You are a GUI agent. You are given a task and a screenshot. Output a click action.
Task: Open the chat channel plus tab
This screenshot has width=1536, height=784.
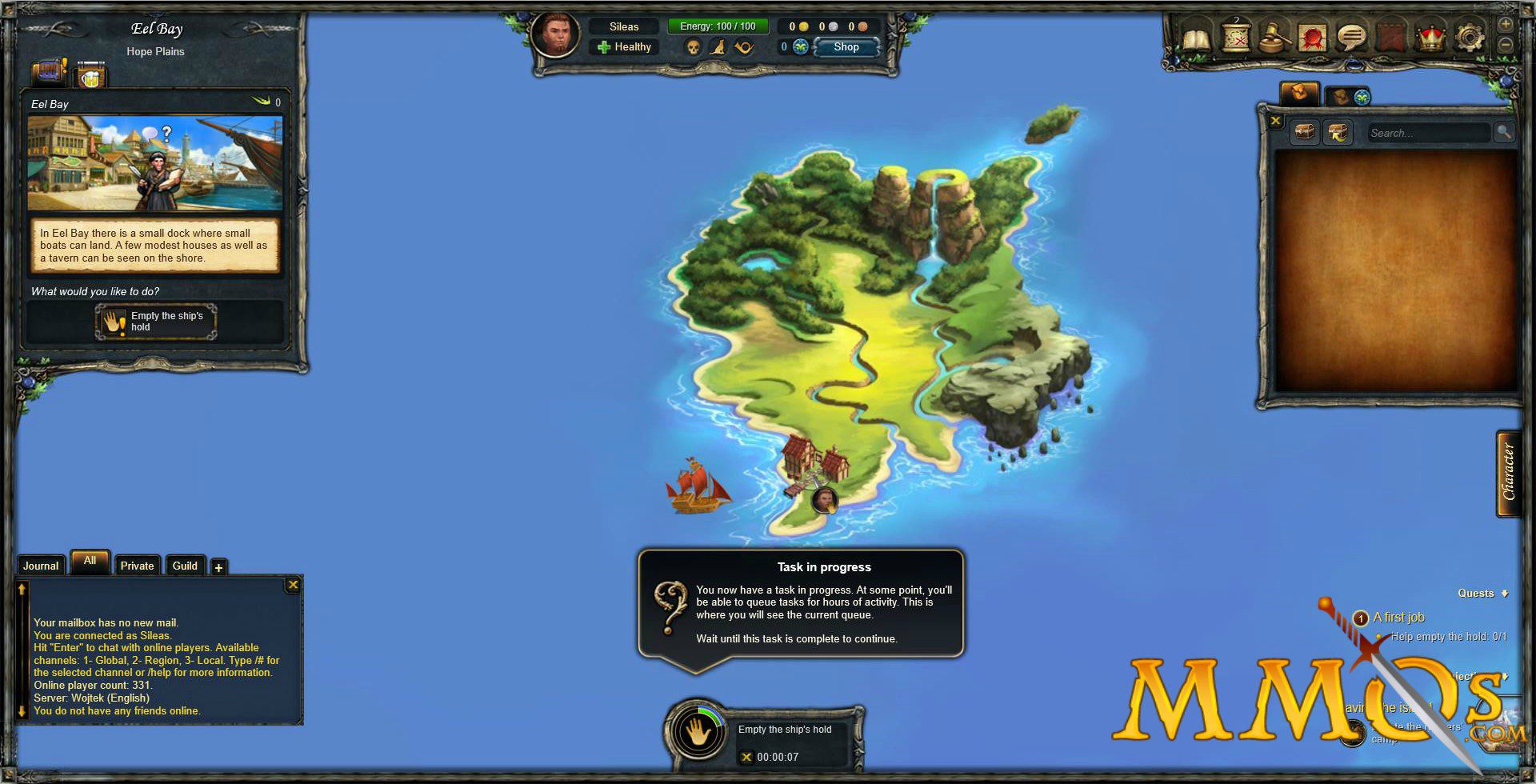click(218, 568)
